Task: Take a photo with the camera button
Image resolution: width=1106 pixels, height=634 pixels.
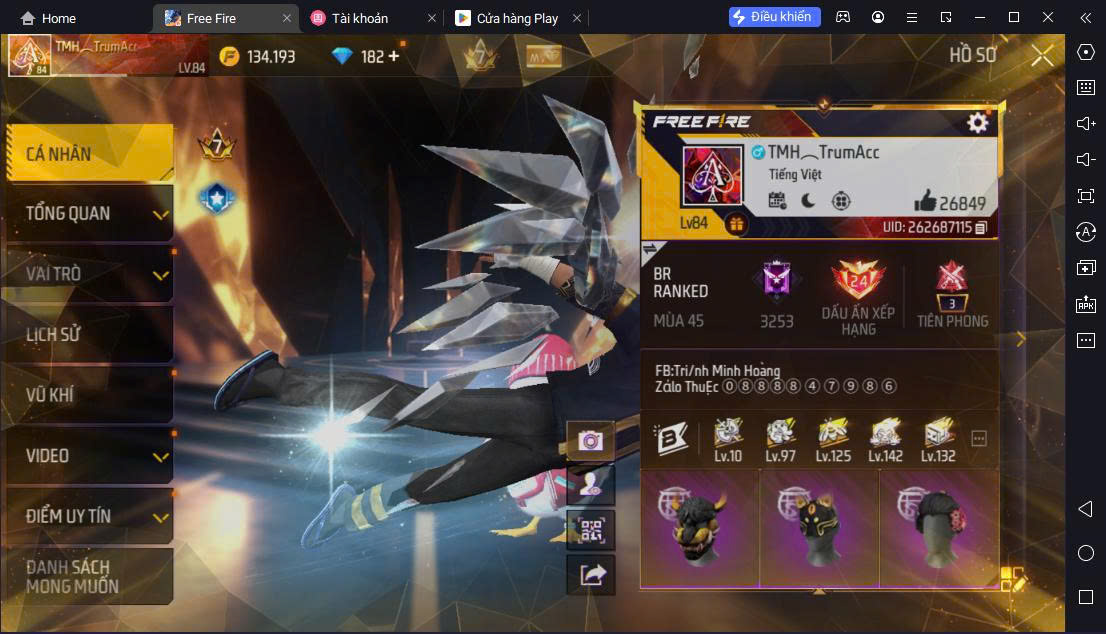Action: click(590, 440)
